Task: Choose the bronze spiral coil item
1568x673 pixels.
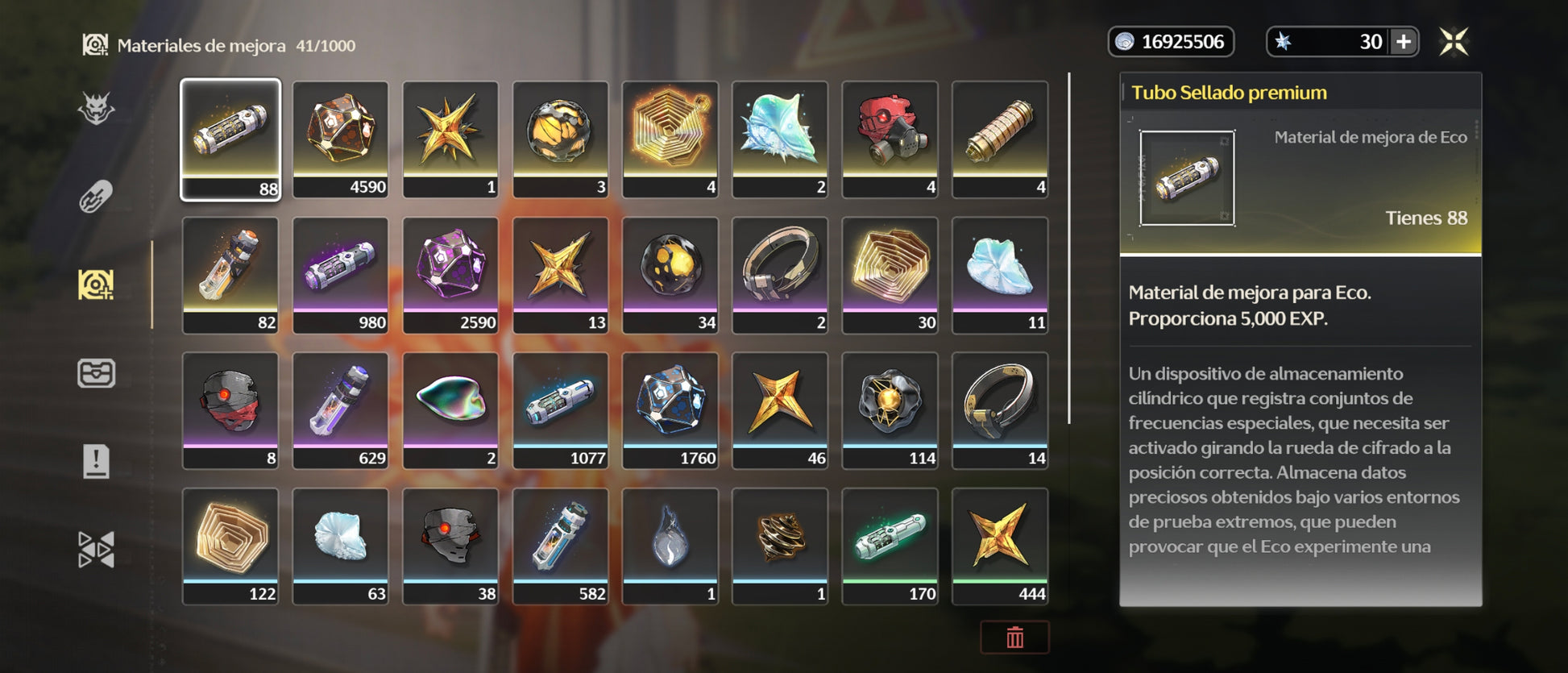Action: pyautogui.click(x=780, y=545)
